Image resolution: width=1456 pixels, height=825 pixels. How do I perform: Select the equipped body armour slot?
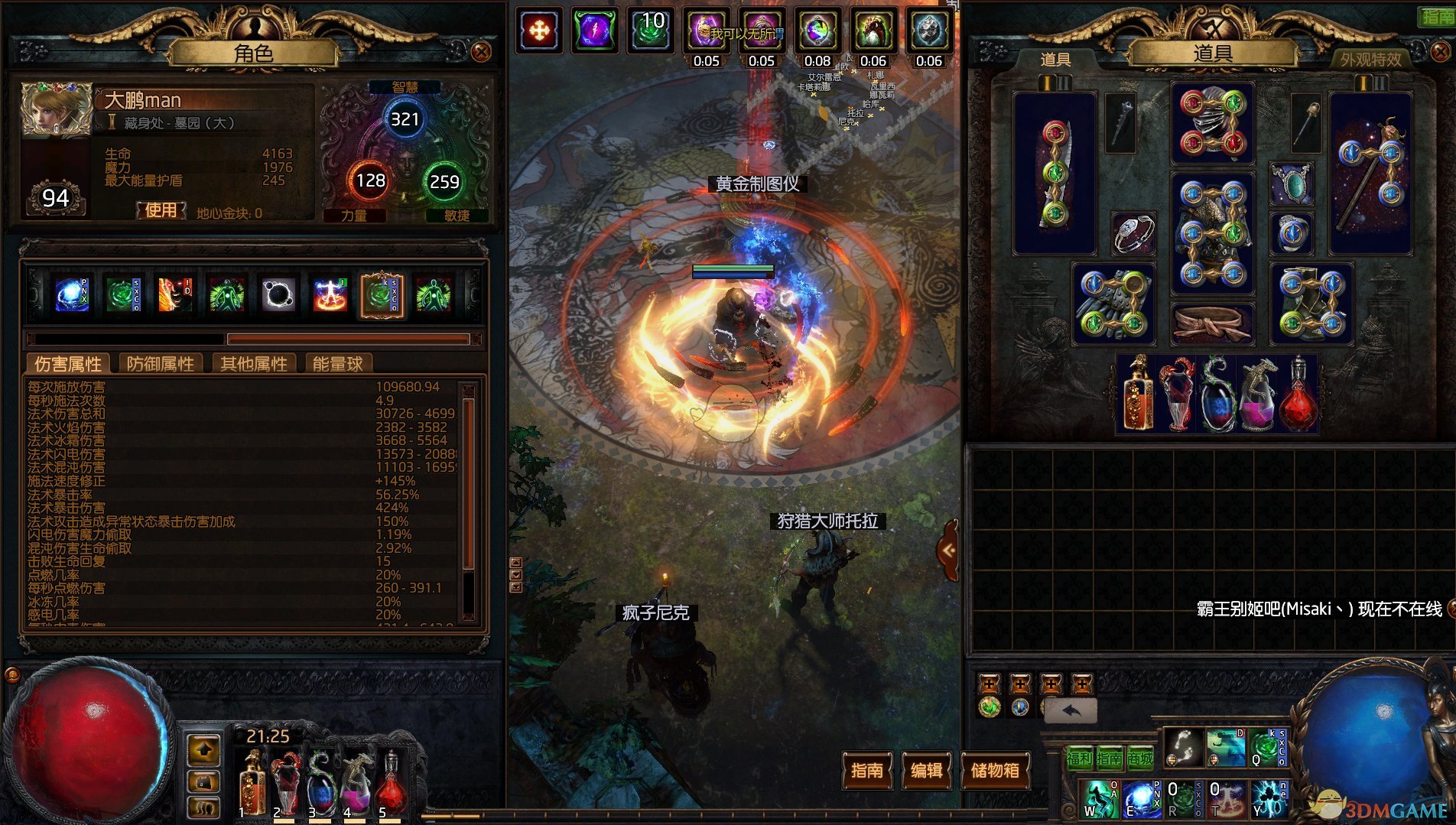tap(1212, 233)
